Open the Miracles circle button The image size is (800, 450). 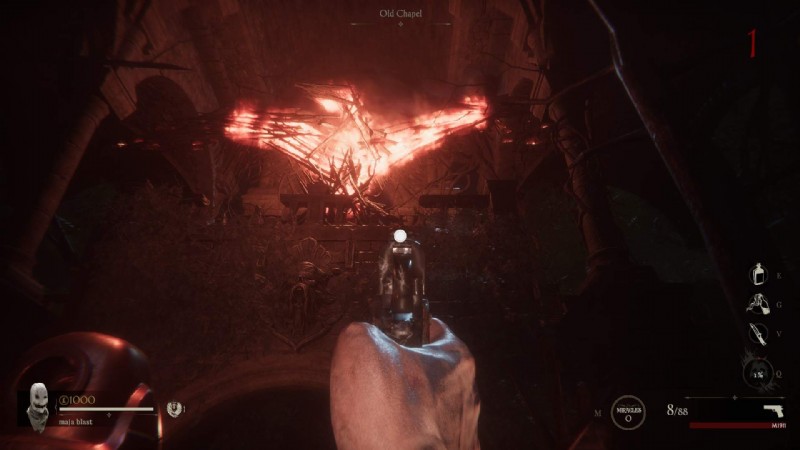[x=628, y=411]
